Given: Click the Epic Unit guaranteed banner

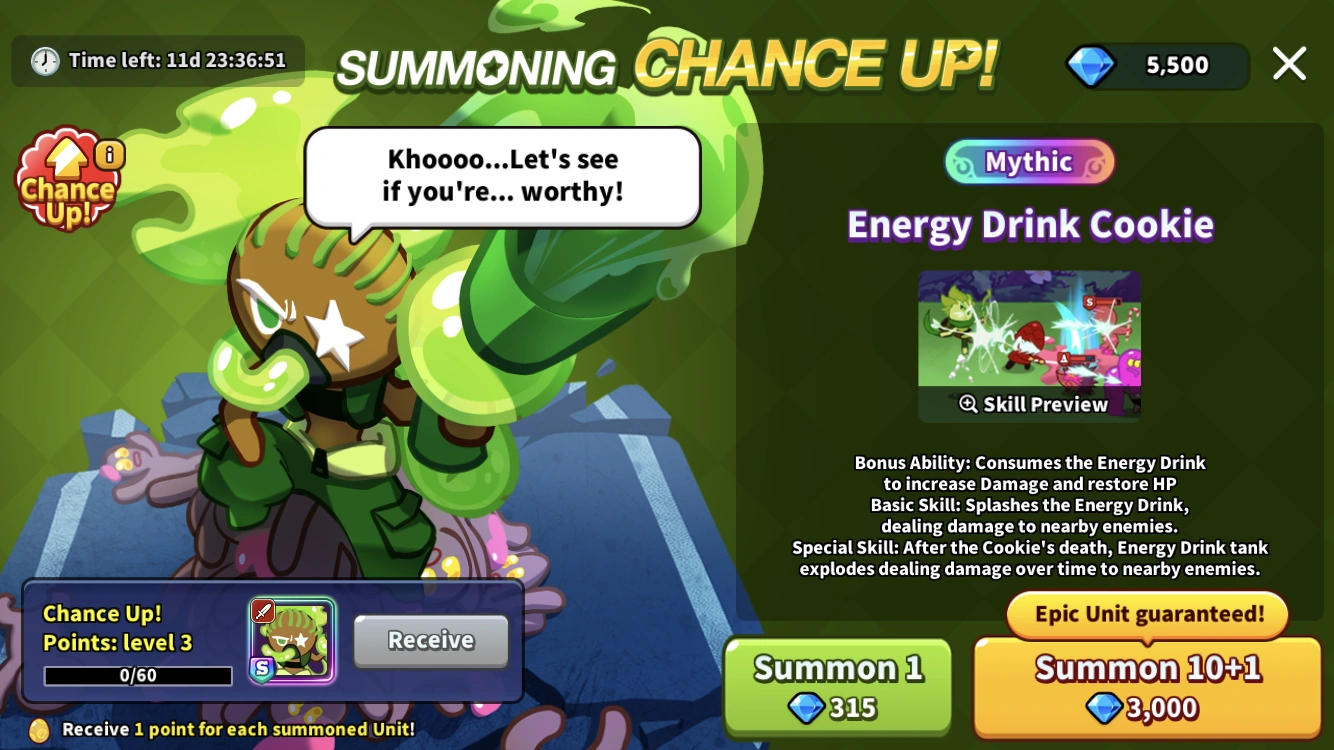Looking at the screenshot, I should pyautogui.click(x=1146, y=615).
